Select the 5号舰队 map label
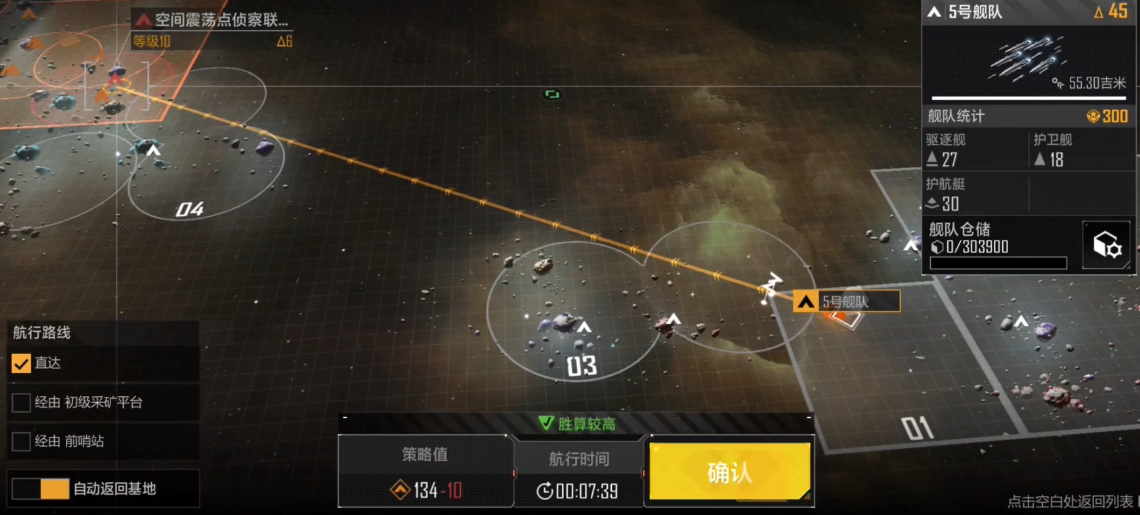The image size is (1140, 515). (x=846, y=301)
